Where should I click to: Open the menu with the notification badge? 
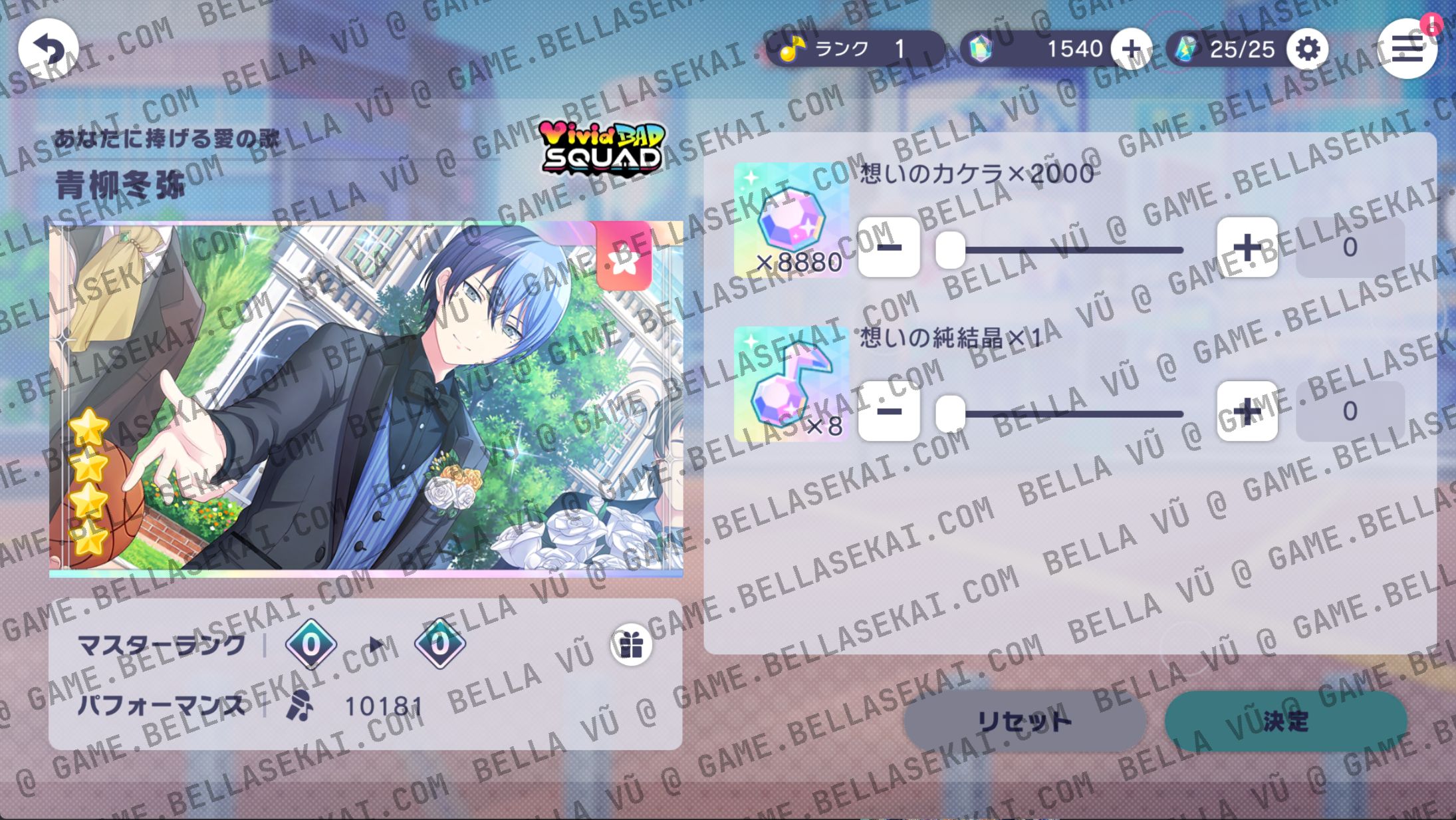(1407, 50)
